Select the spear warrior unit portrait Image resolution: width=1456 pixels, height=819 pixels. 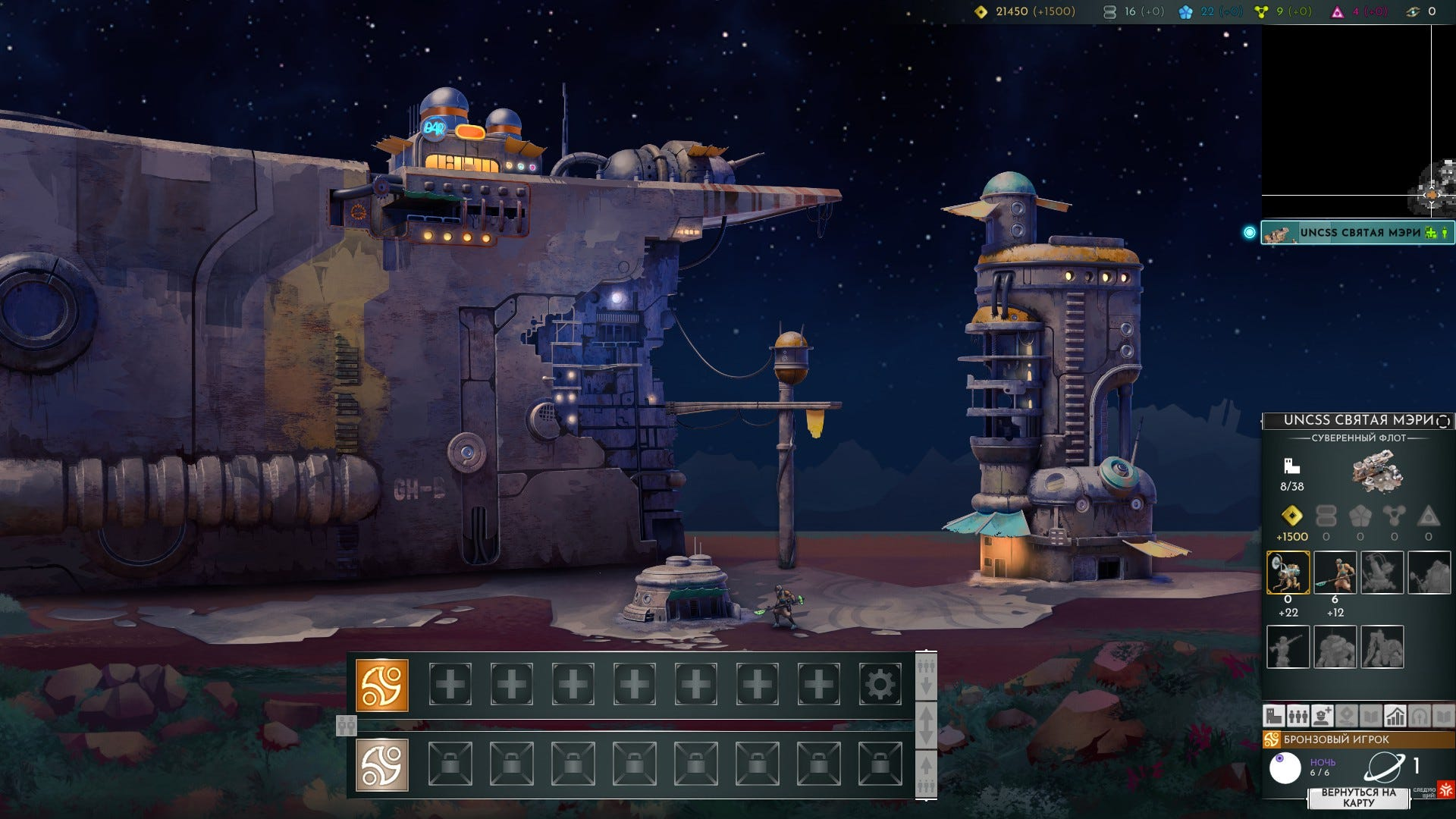coord(1335,572)
